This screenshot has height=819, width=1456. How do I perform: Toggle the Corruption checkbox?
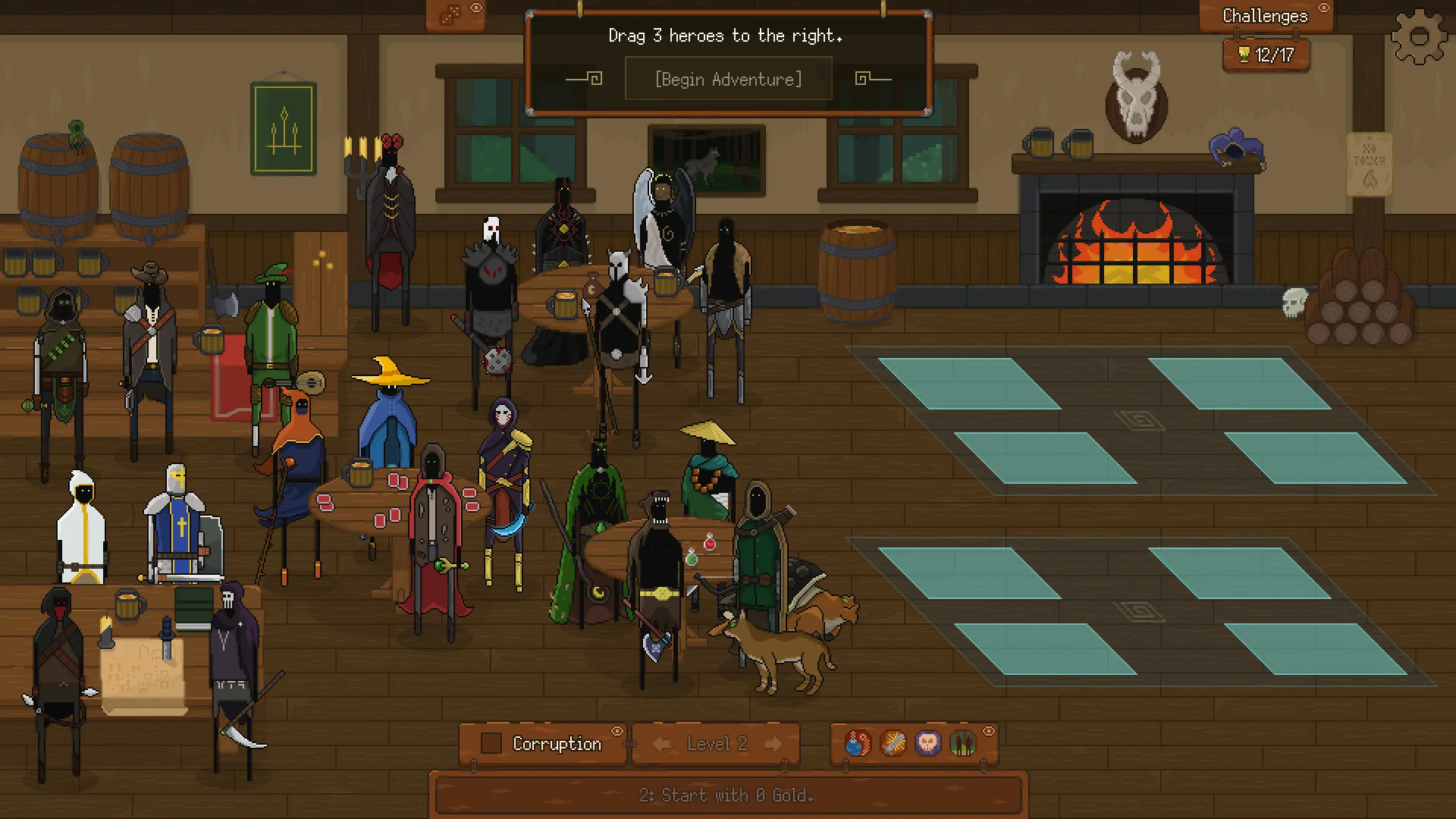coord(491,743)
